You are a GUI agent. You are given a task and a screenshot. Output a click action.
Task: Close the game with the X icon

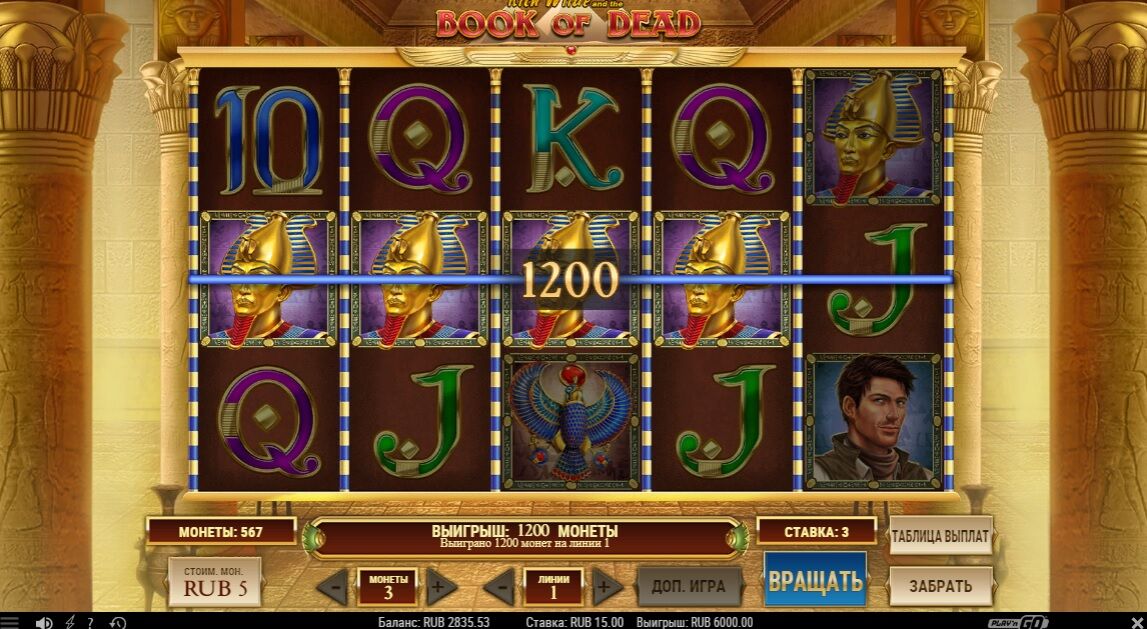pyautogui.click(x=1137, y=622)
